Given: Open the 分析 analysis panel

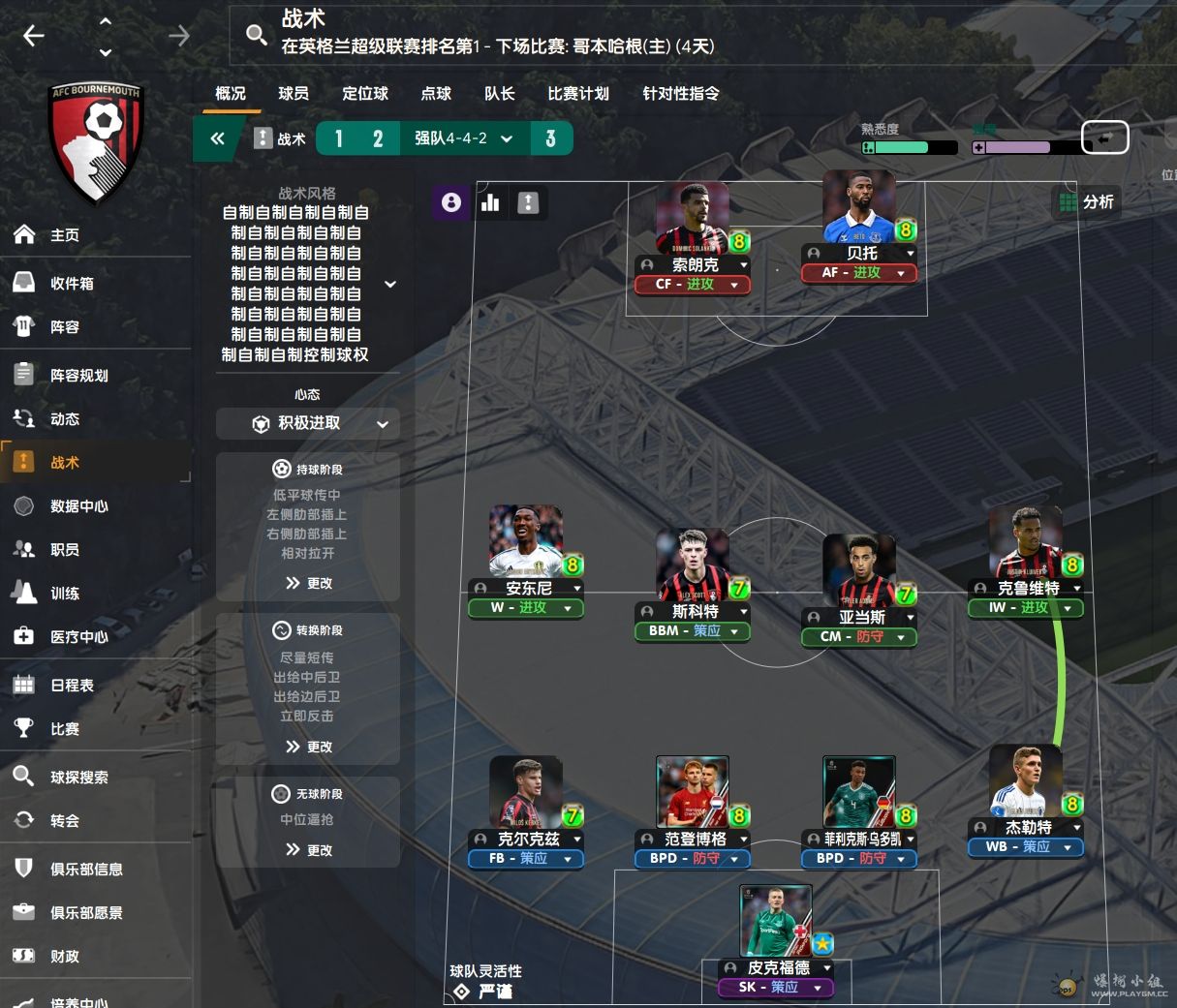Looking at the screenshot, I should pos(1087,202).
